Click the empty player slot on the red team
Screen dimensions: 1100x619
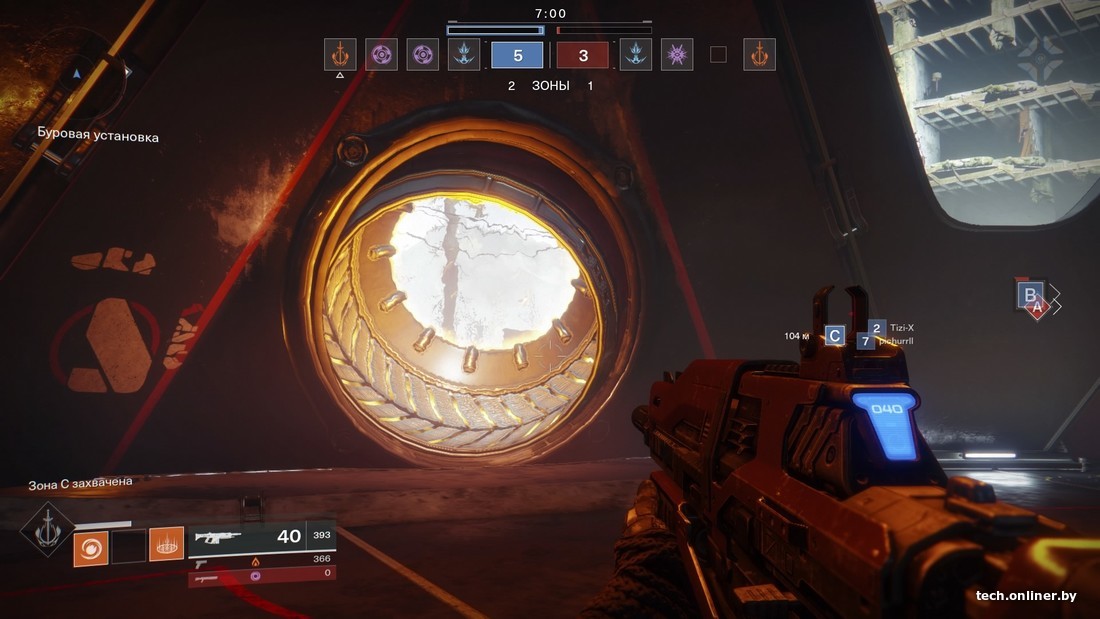tap(718, 55)
